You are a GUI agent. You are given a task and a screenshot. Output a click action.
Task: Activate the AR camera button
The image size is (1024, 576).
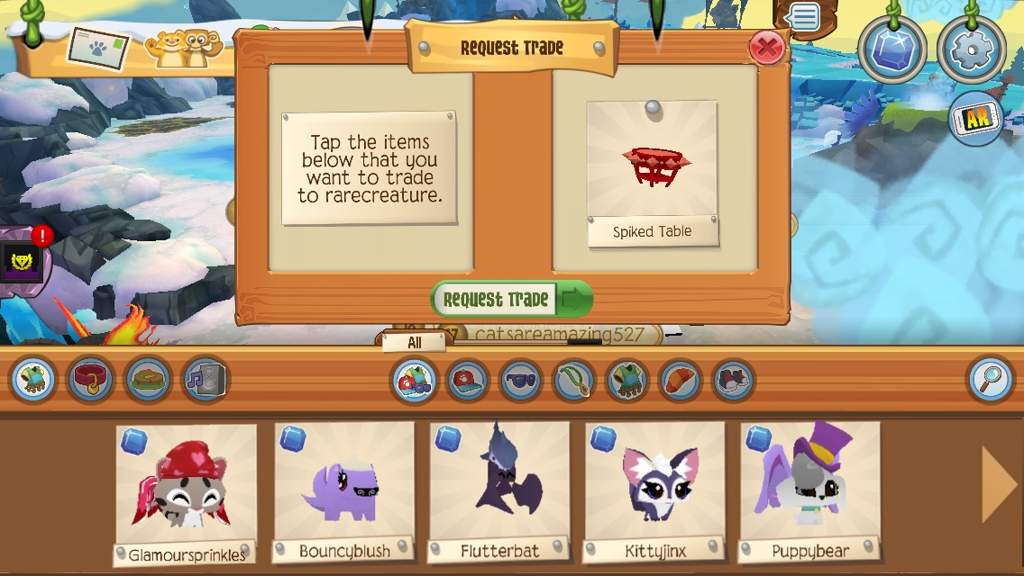point(976,120)
